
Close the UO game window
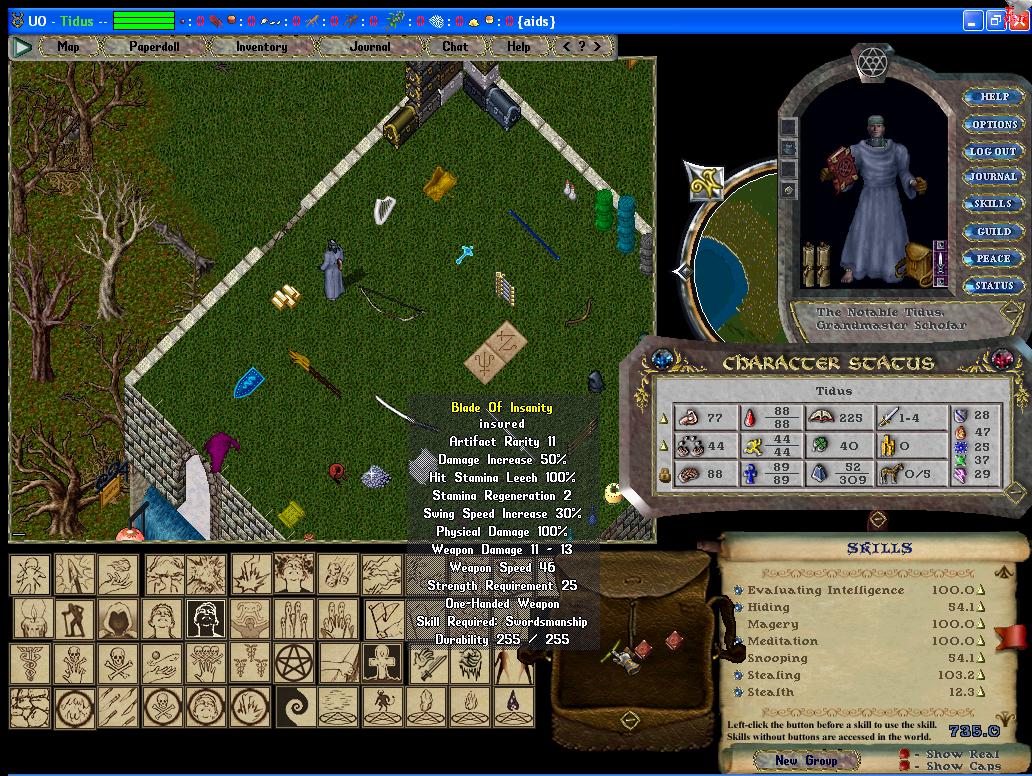coord(1019,21)
